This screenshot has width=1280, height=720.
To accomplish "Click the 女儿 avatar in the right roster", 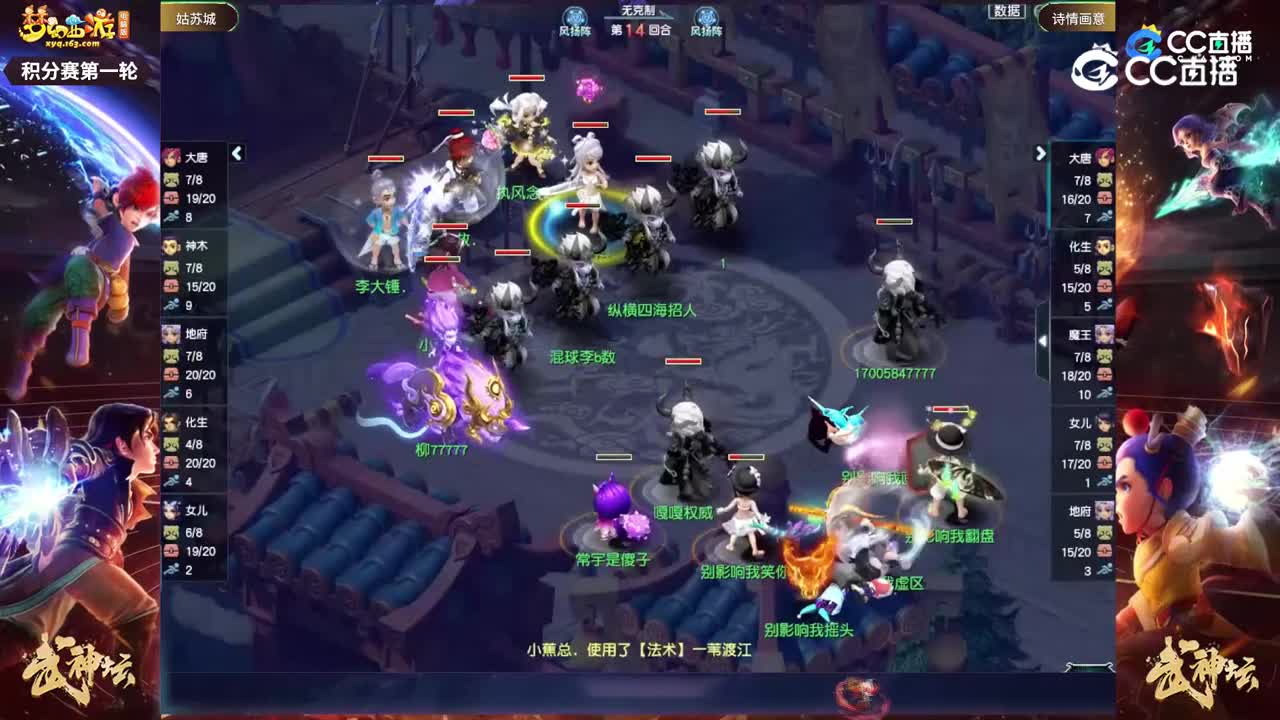I will pos(1103,423).
